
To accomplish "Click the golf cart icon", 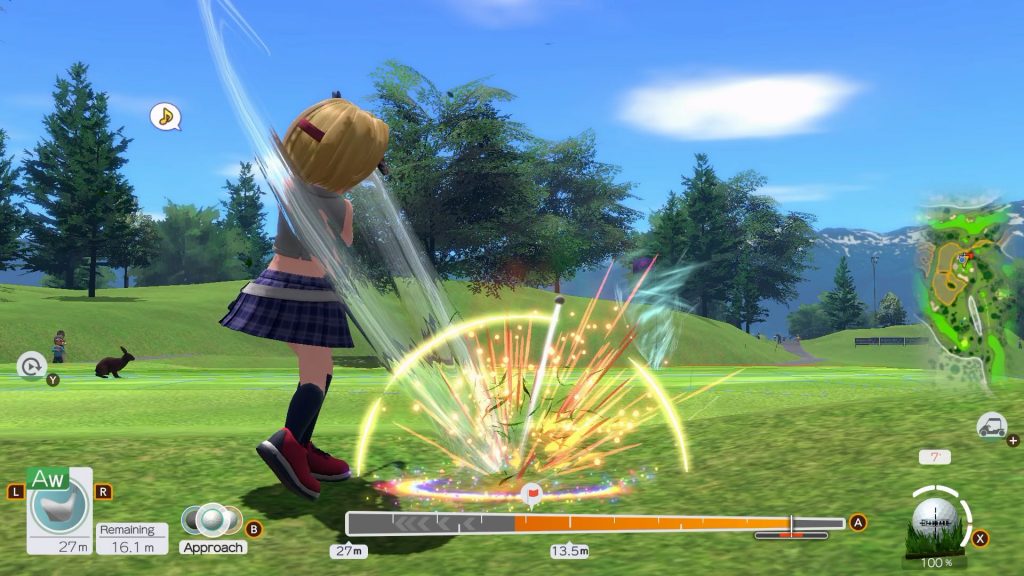I will (x=991, y=425).
